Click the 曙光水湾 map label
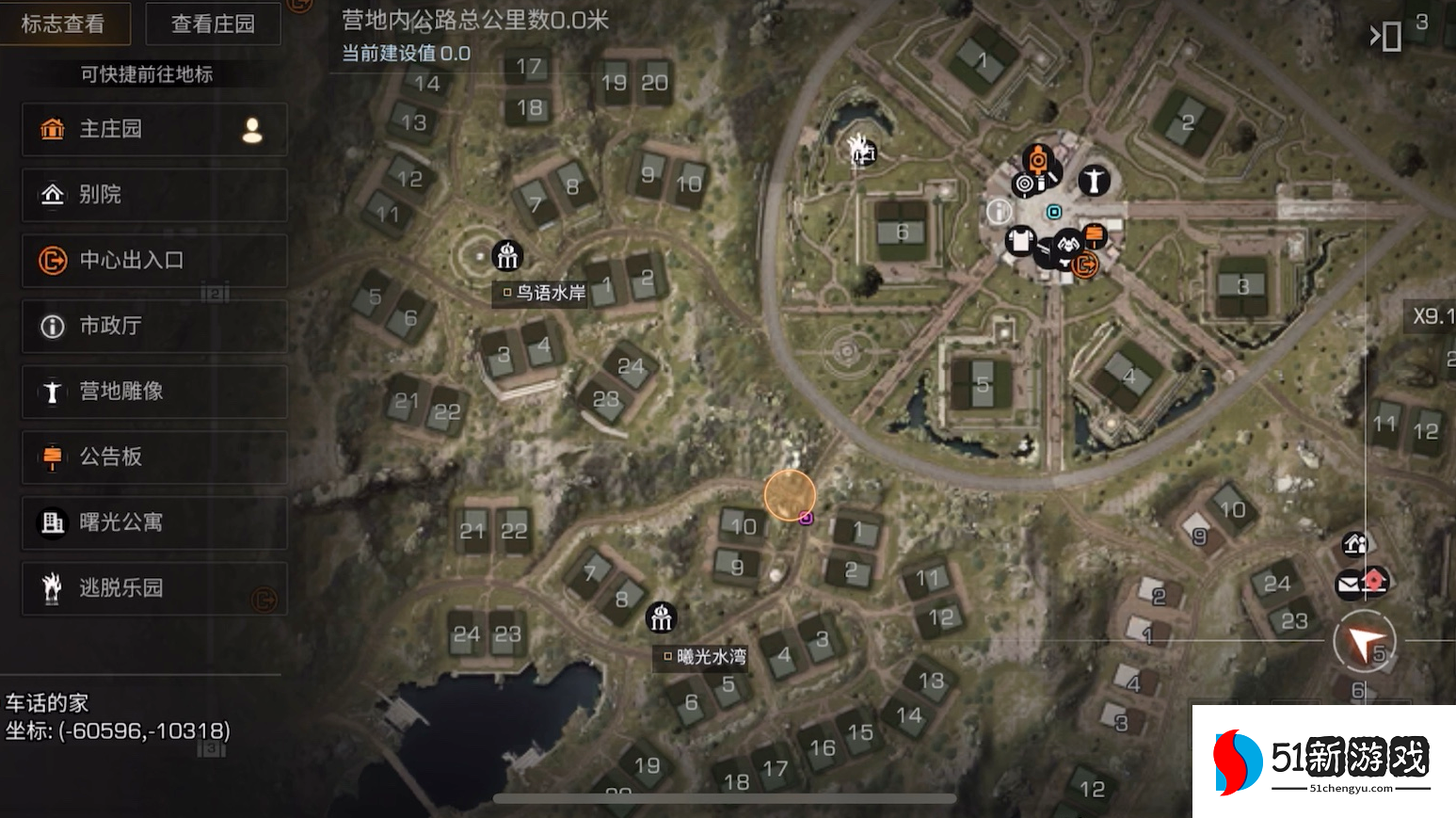The height and width of the screenshot is (818, 1456). click(701, 658)
